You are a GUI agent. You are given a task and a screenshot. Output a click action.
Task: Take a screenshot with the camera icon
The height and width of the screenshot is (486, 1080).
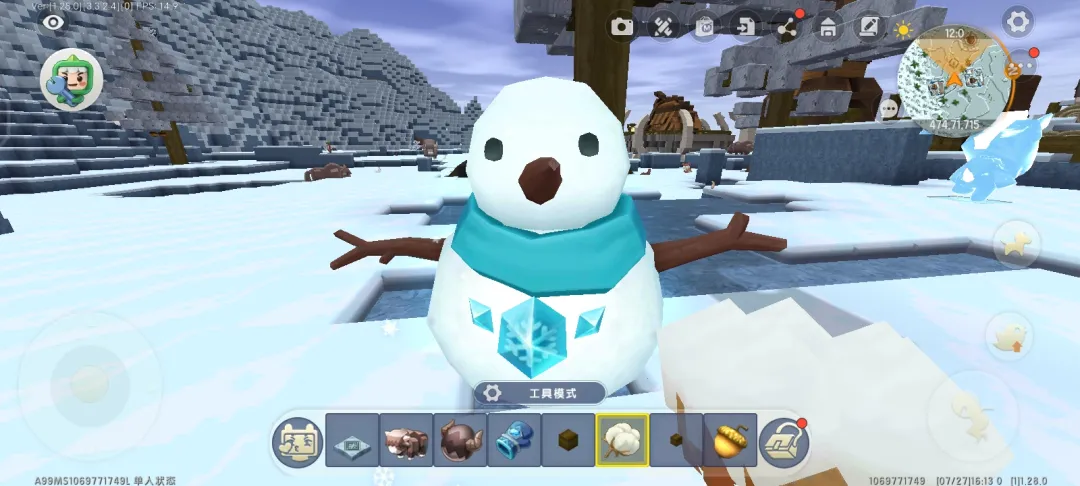(x=623, y=26)
